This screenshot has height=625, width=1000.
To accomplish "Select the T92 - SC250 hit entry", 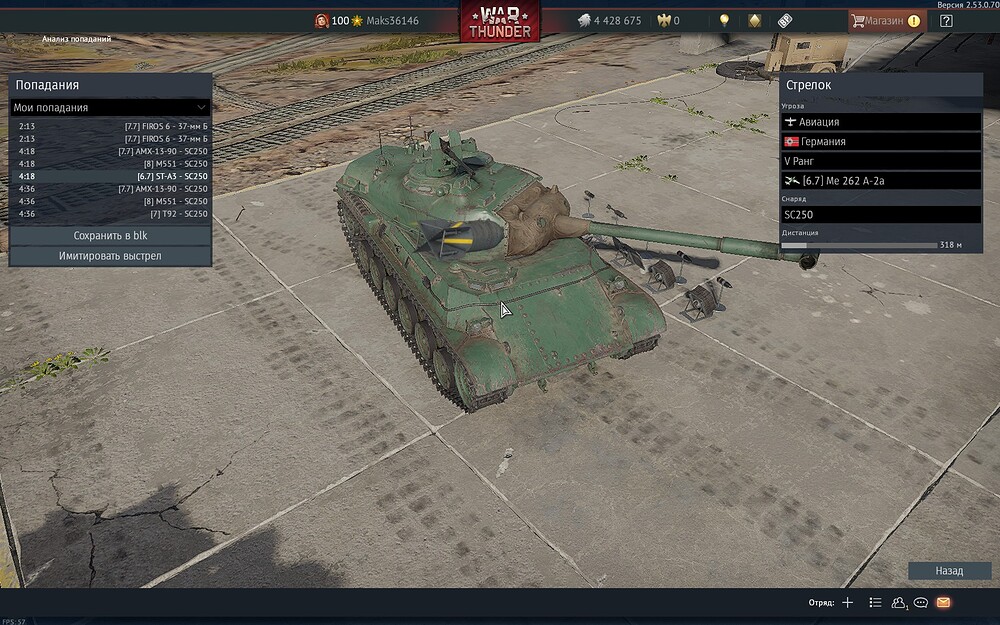I will pos(110,213).
